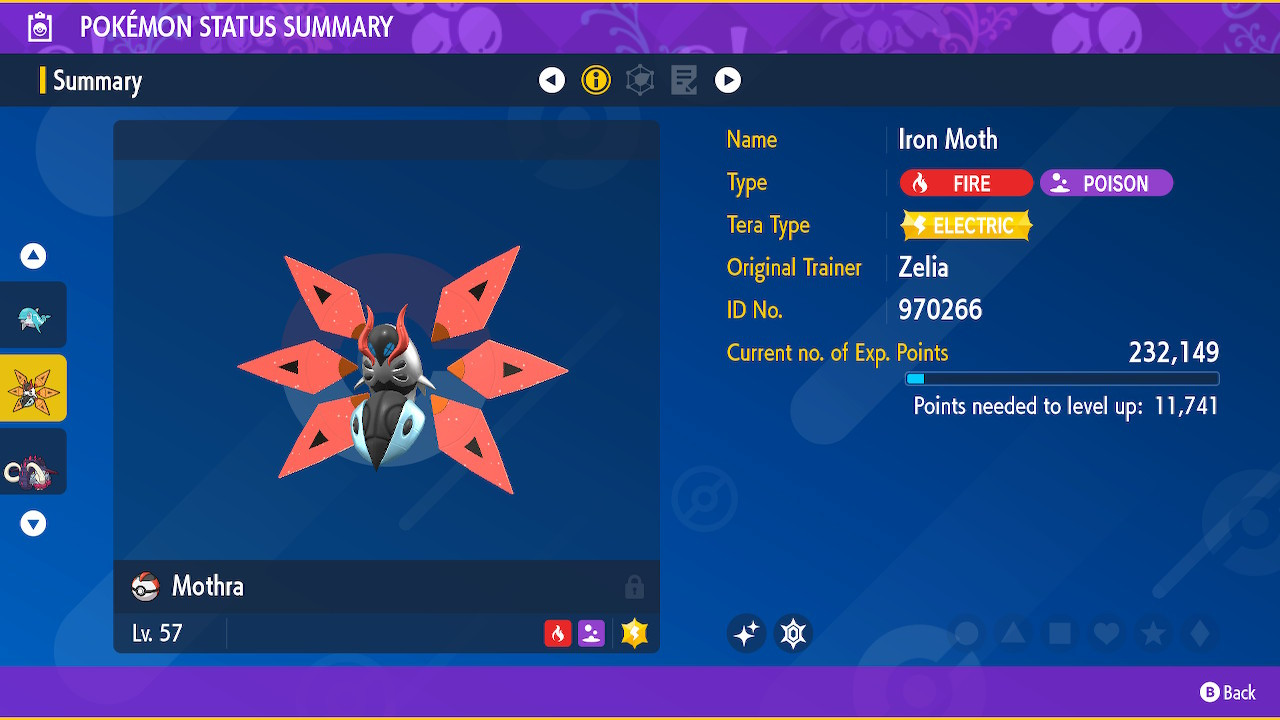The height and width of the screenshot is (720, 1280).
Task: Select the Tera Jewel icon
Action: click(793, 633)
